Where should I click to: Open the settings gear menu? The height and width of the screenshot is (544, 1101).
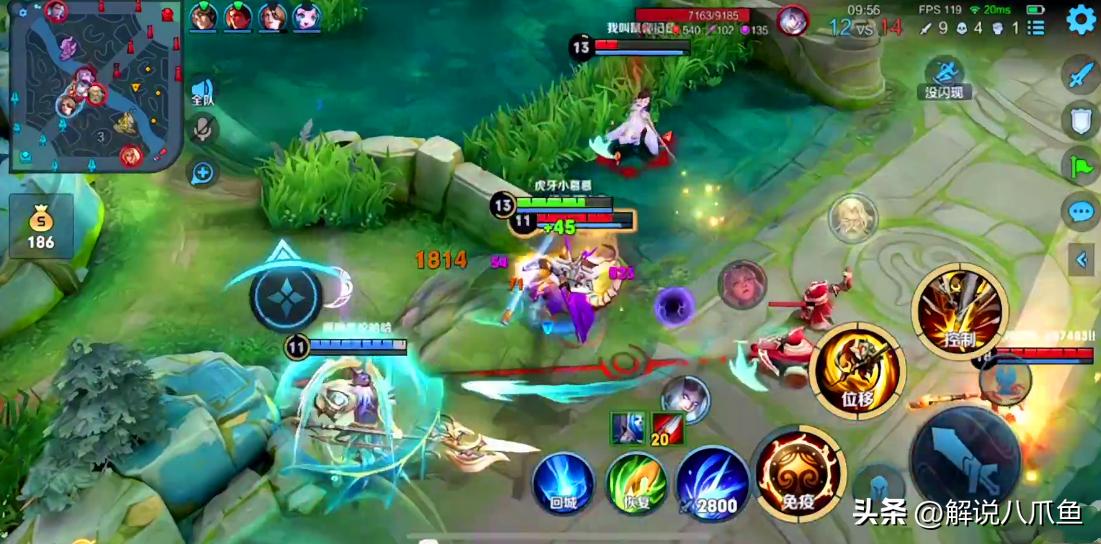[1081, 20]
